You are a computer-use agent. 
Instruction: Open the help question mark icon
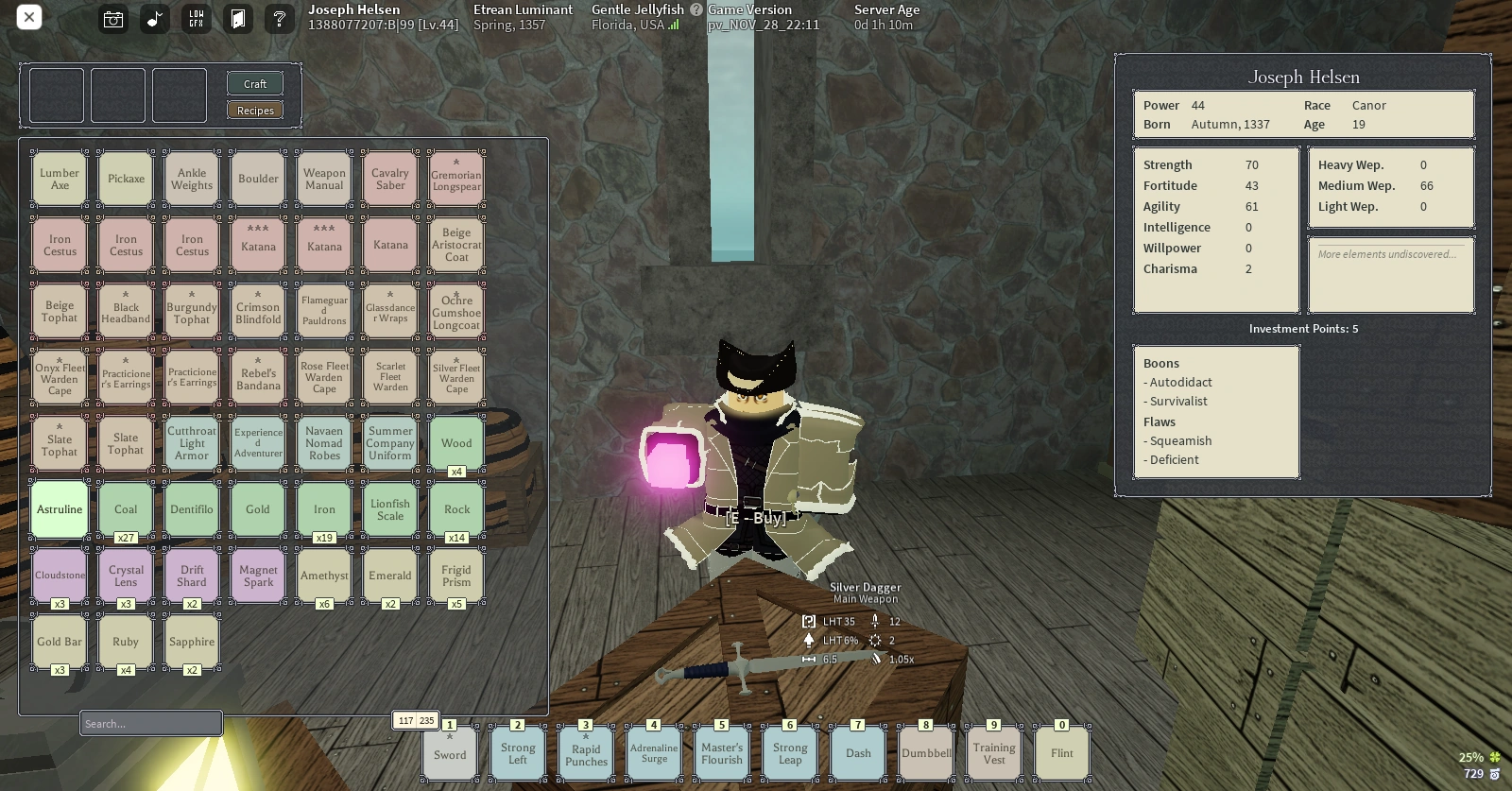pyautogui.click(x=280, y=18)
